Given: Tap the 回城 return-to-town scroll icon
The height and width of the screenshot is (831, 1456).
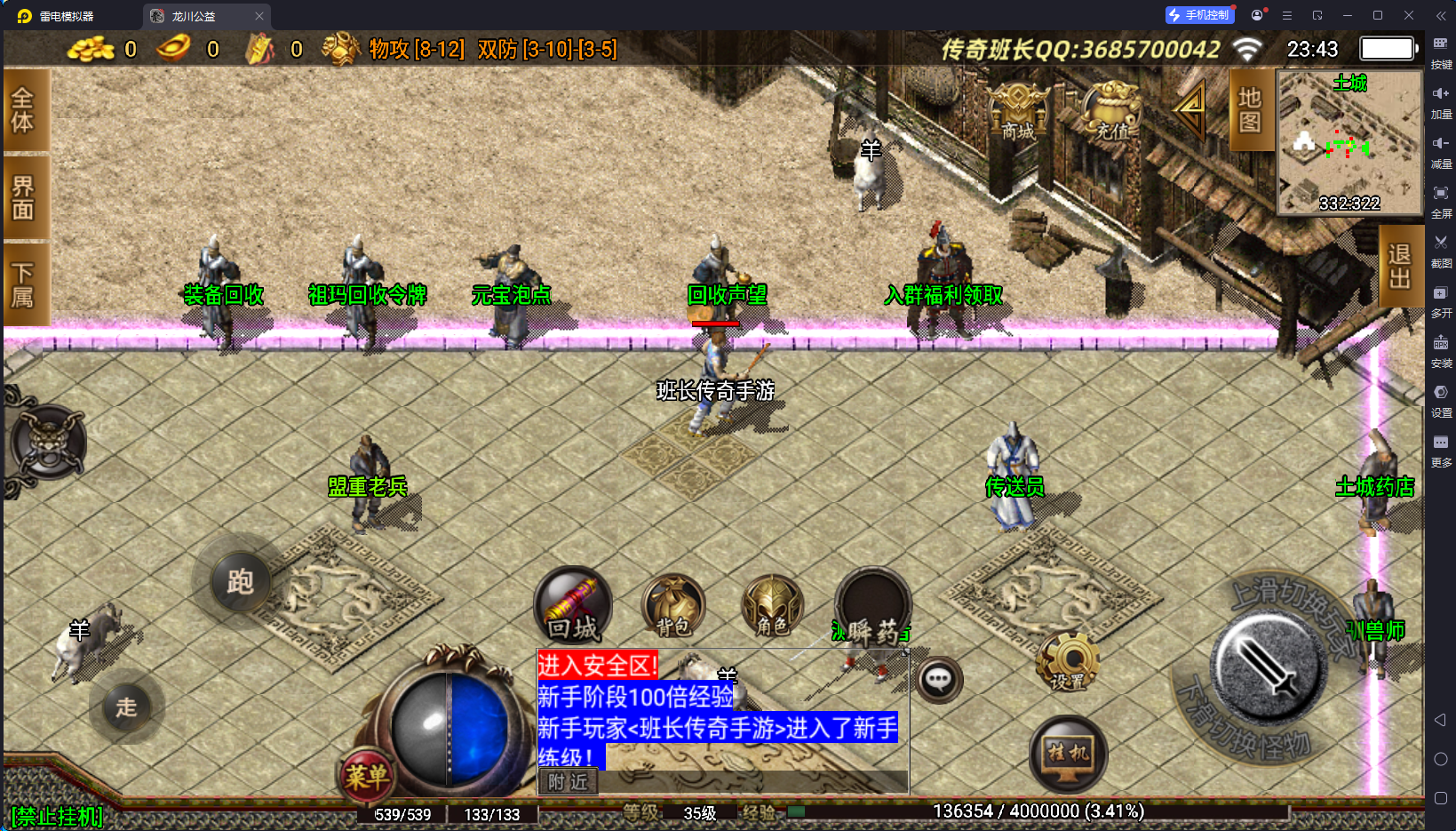Looking at the screenshot, I should [572, 604].
